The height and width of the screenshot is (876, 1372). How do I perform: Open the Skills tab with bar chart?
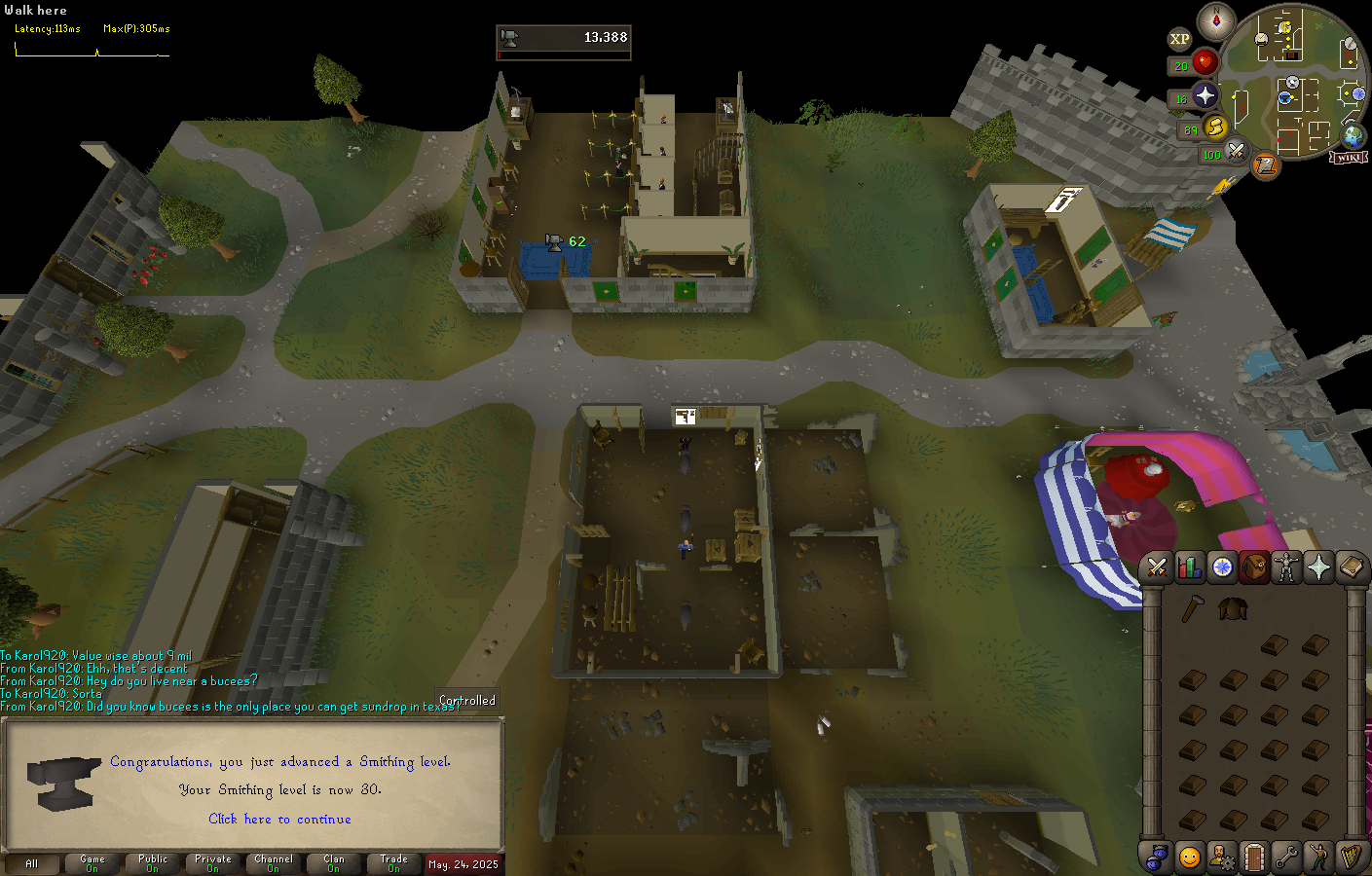1189,566
